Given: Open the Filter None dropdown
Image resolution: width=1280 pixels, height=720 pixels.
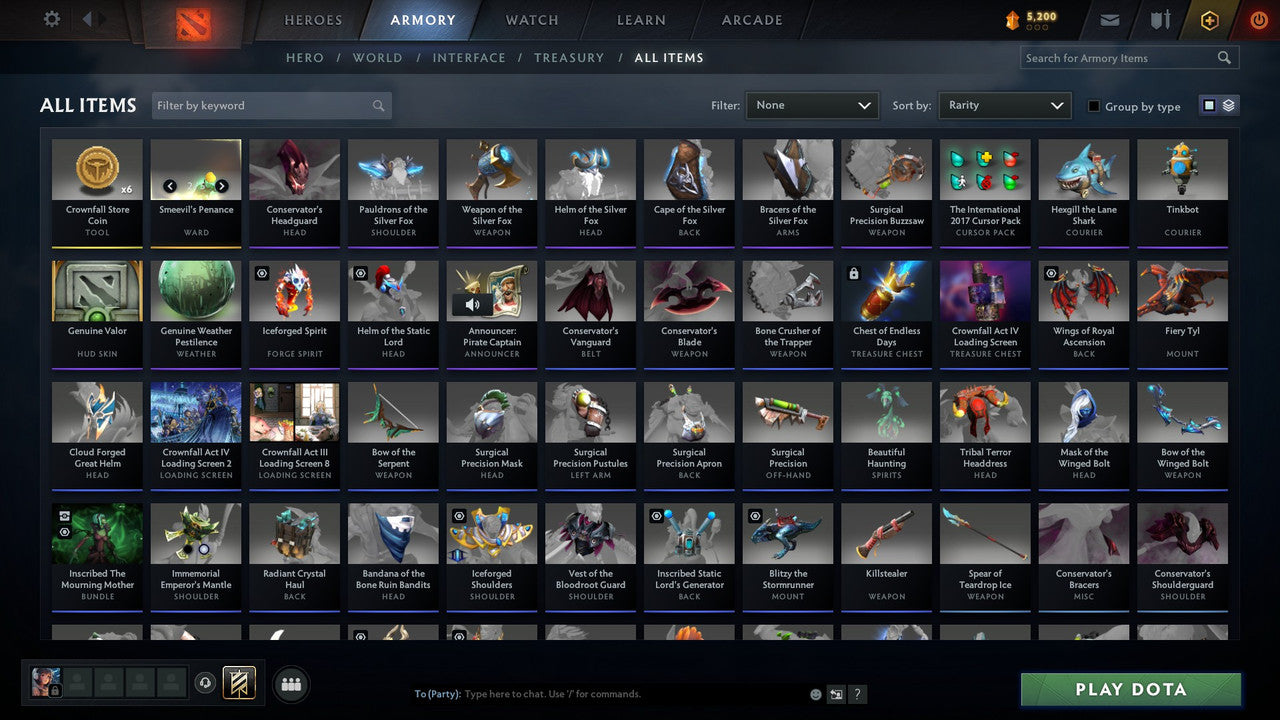Looking at the screenshot, I should coord(811,105).
